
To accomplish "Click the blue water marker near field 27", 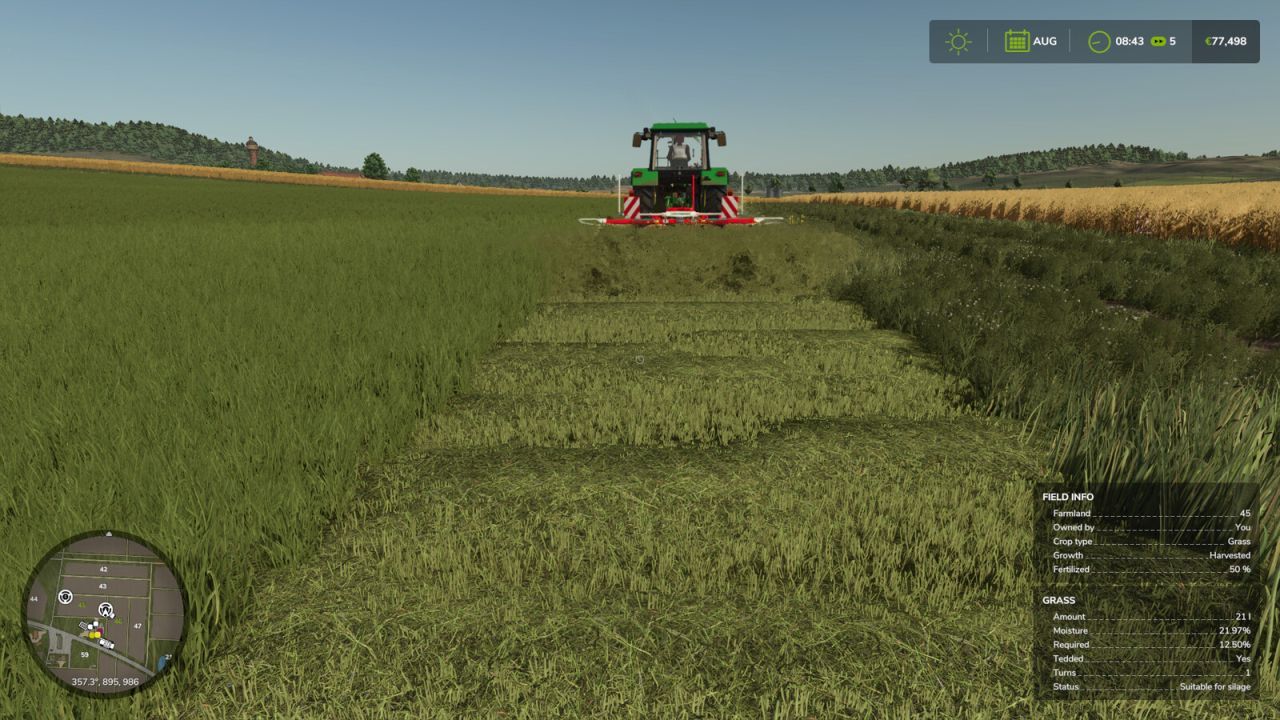I will 162,661.
